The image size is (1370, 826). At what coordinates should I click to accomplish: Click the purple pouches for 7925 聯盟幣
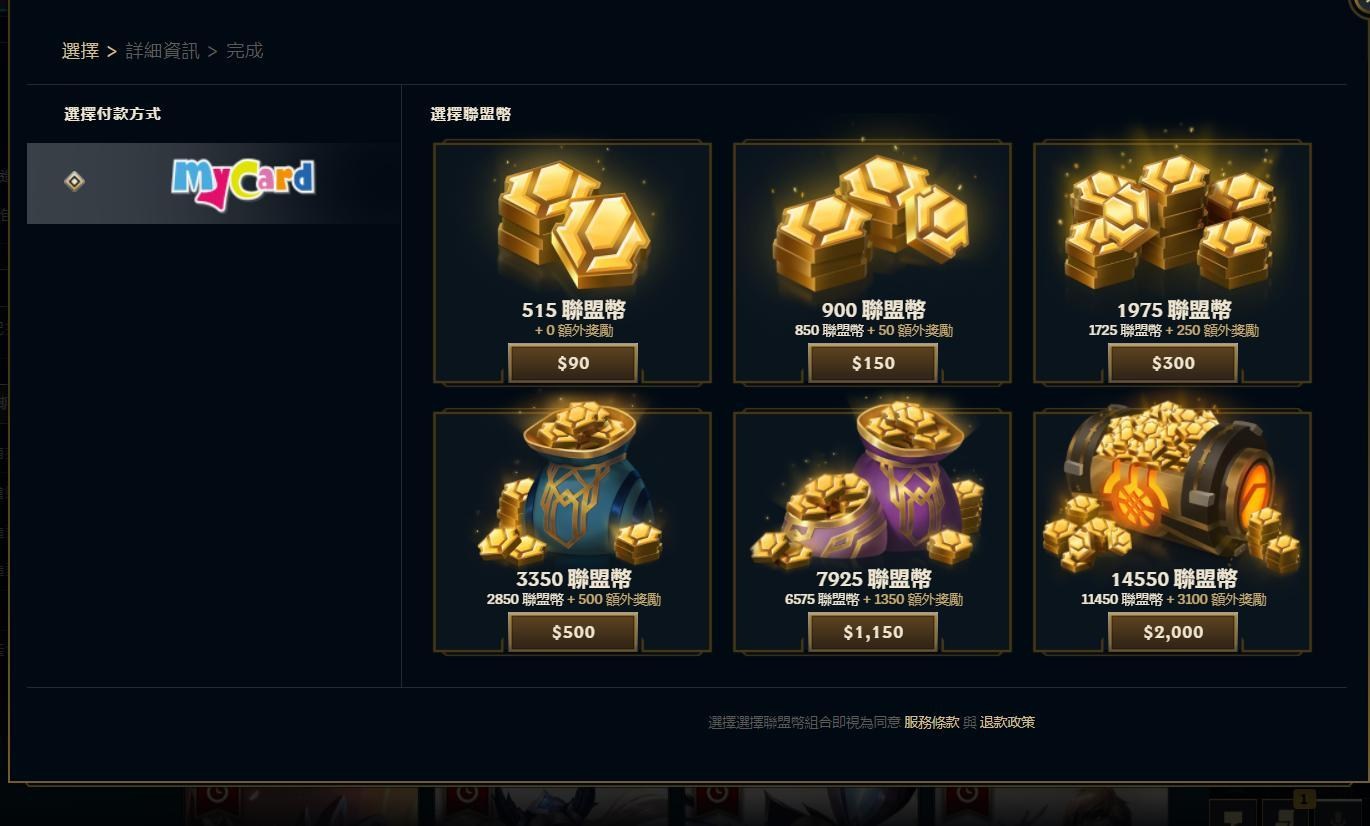point(872,490)
